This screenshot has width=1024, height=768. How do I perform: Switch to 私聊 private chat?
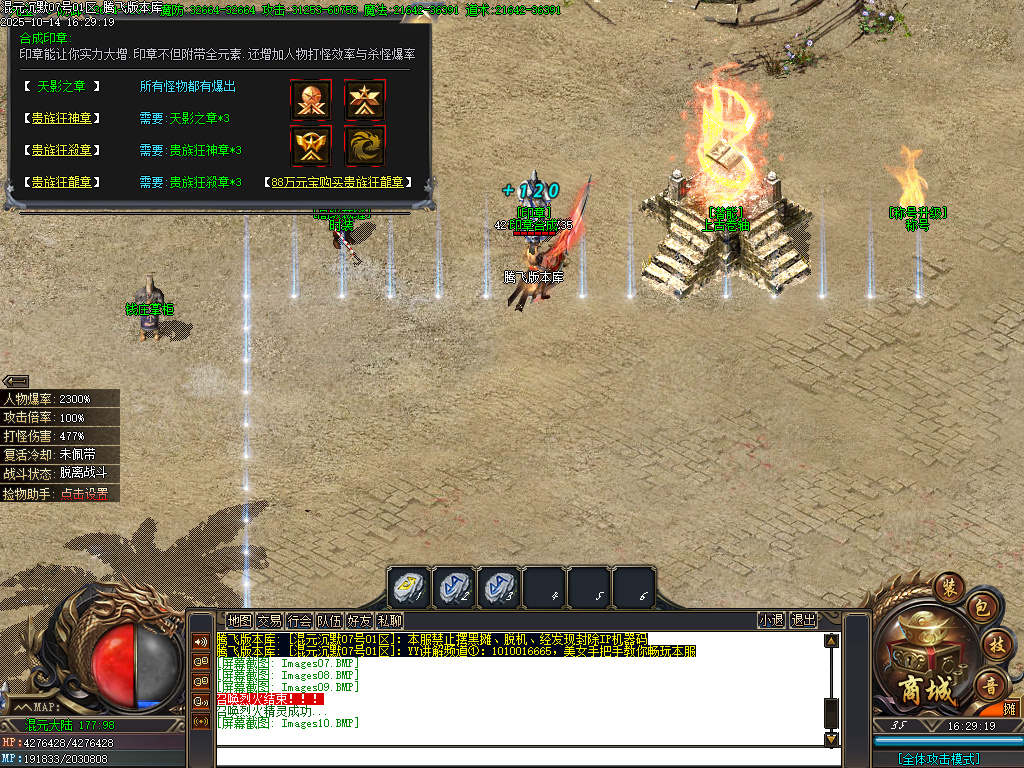coord(389,620)
